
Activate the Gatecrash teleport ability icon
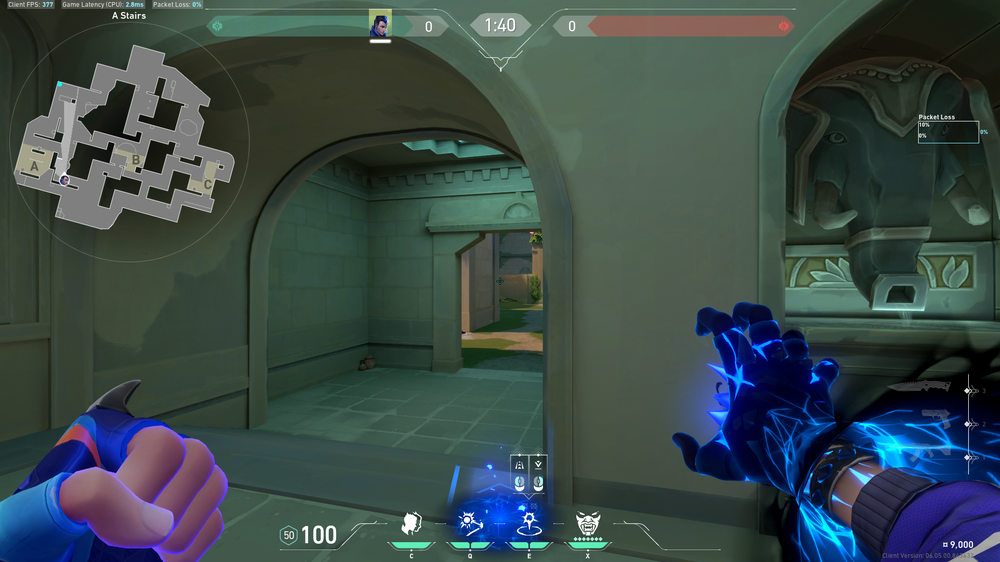[x=528, y=522]
